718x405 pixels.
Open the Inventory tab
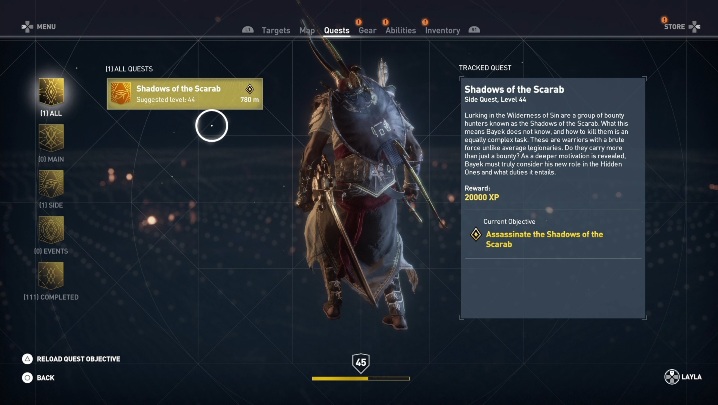442,30
